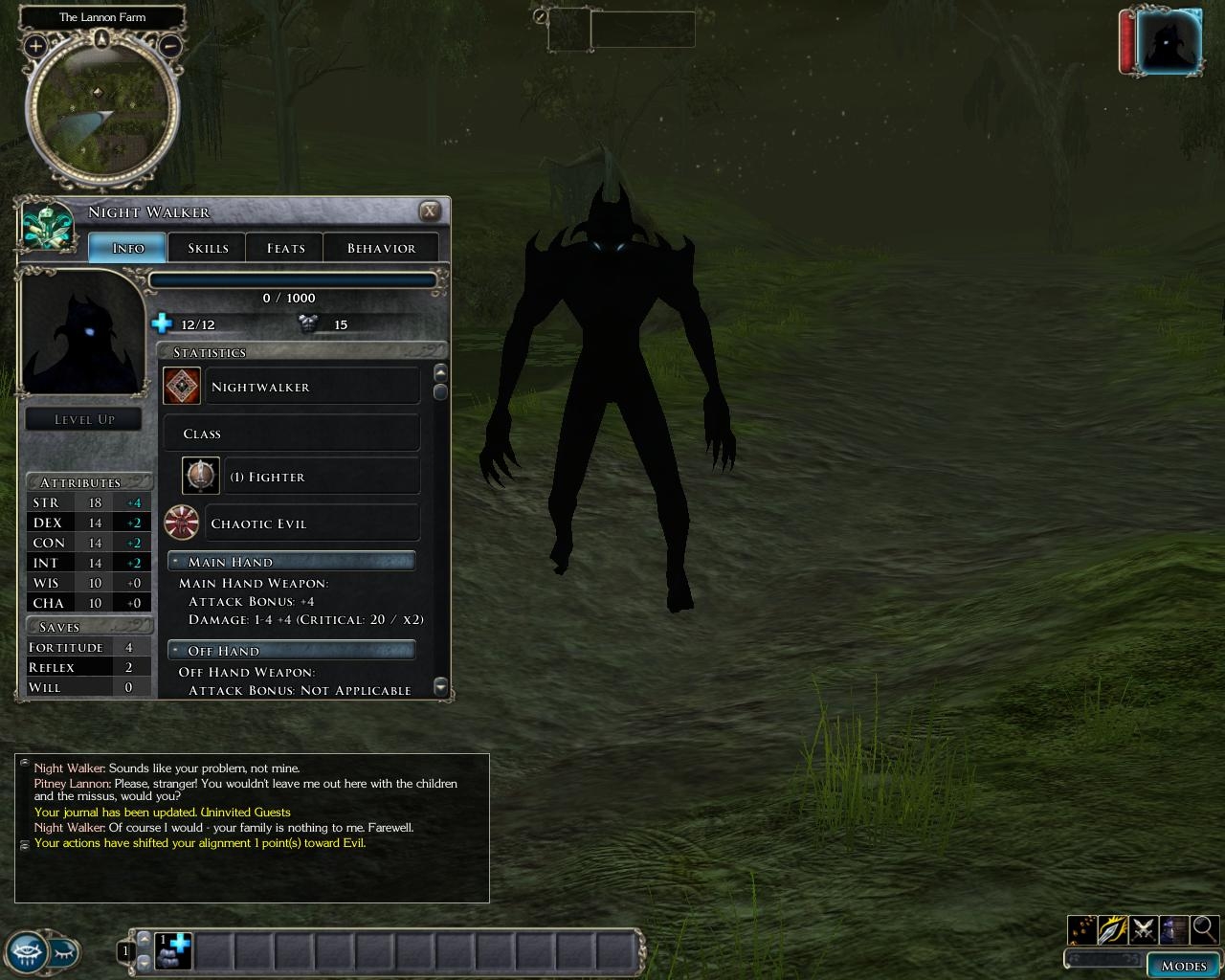Zoom out the minimap with minus button
Screen dimensions: 1225x980
tap(169, 45)
